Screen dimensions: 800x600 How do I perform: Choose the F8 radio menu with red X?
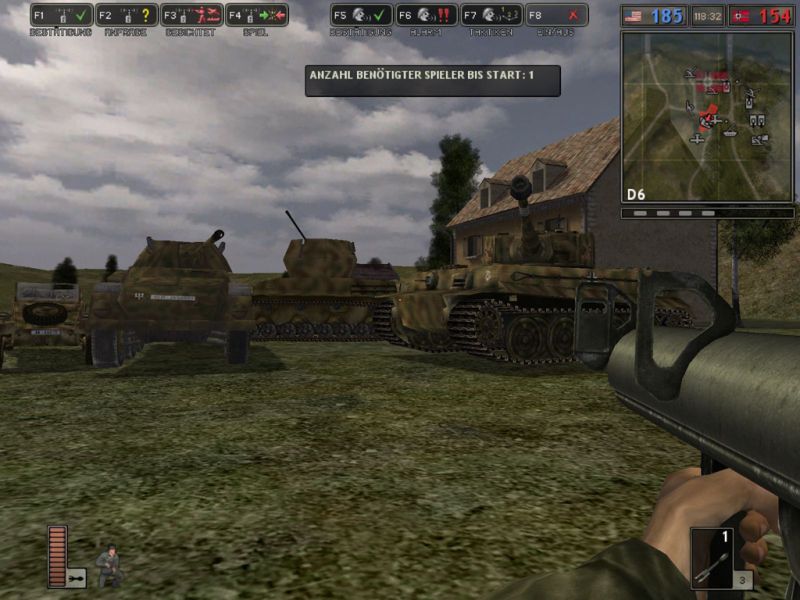[557, 15]
